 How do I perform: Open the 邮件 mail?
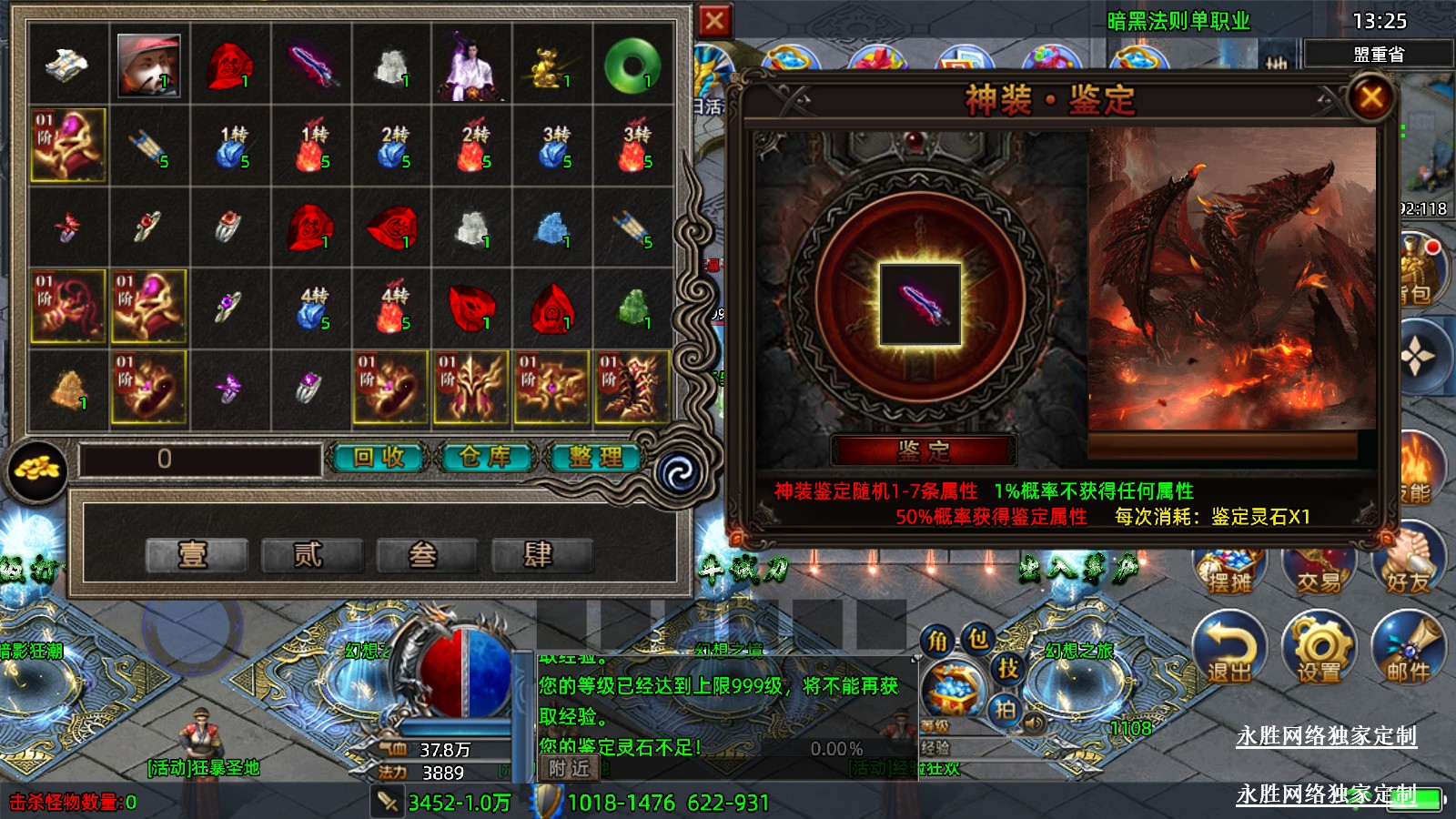(1408, 648)
